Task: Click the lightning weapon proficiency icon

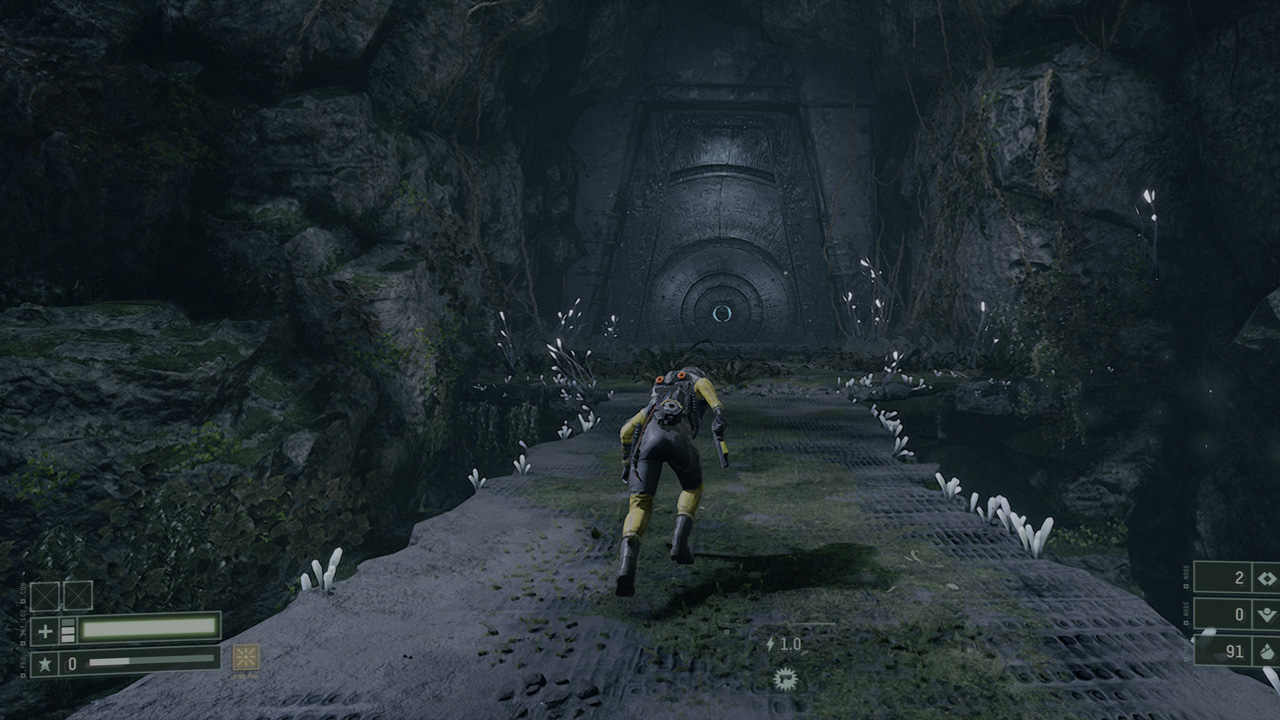Action: [770, 645]
